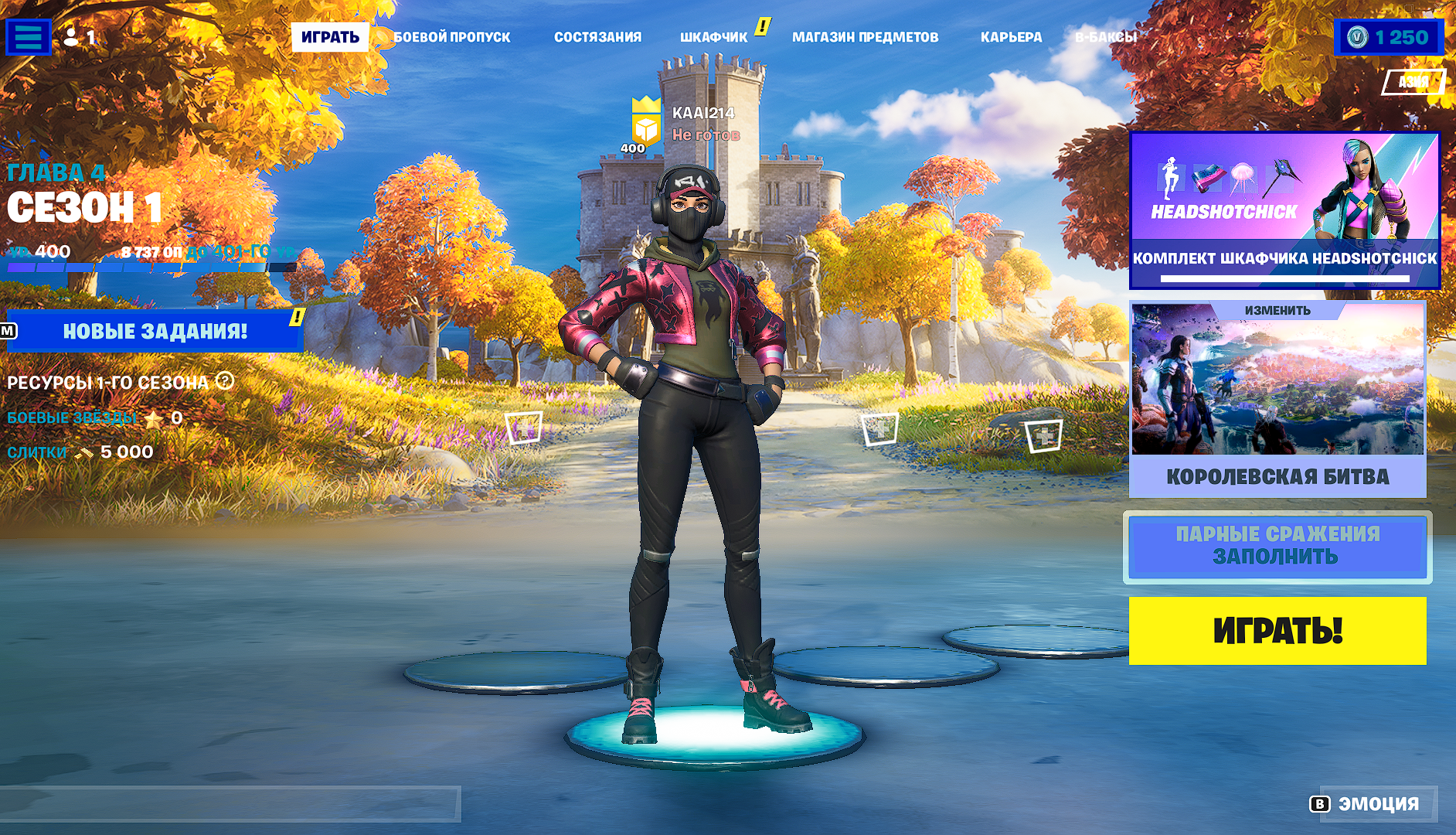
Task: Open the В-БАКСЫ tab
Action: pos(1105,37)
